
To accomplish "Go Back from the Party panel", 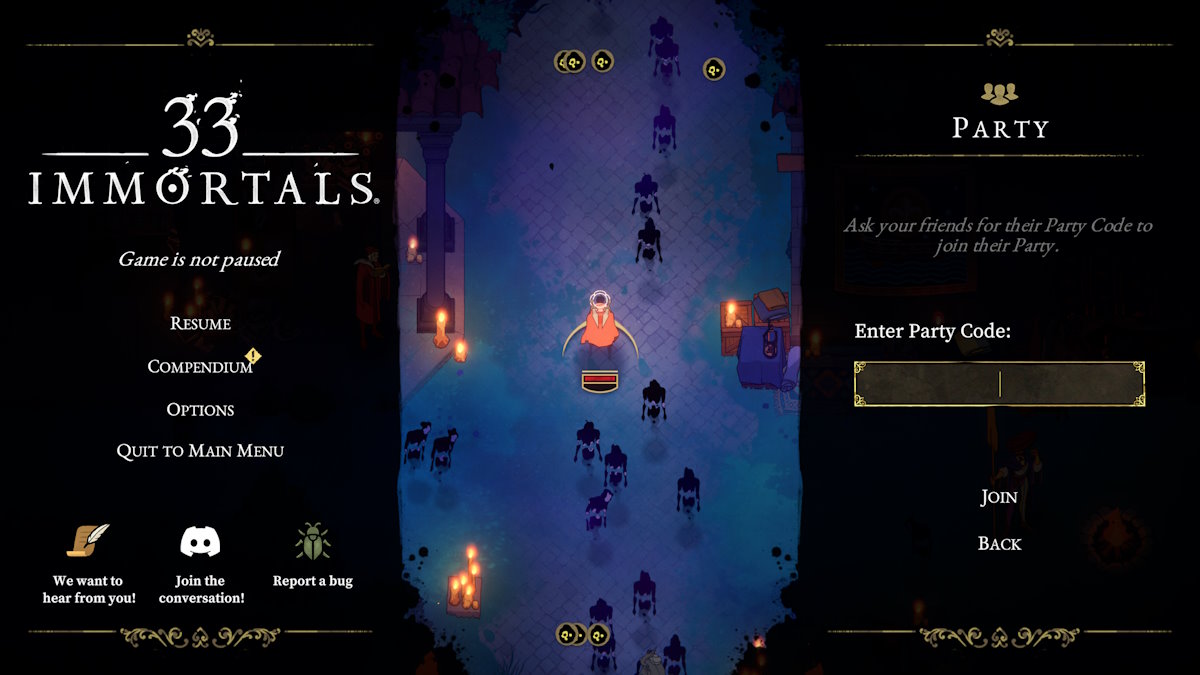I will [x=999, y=543].
